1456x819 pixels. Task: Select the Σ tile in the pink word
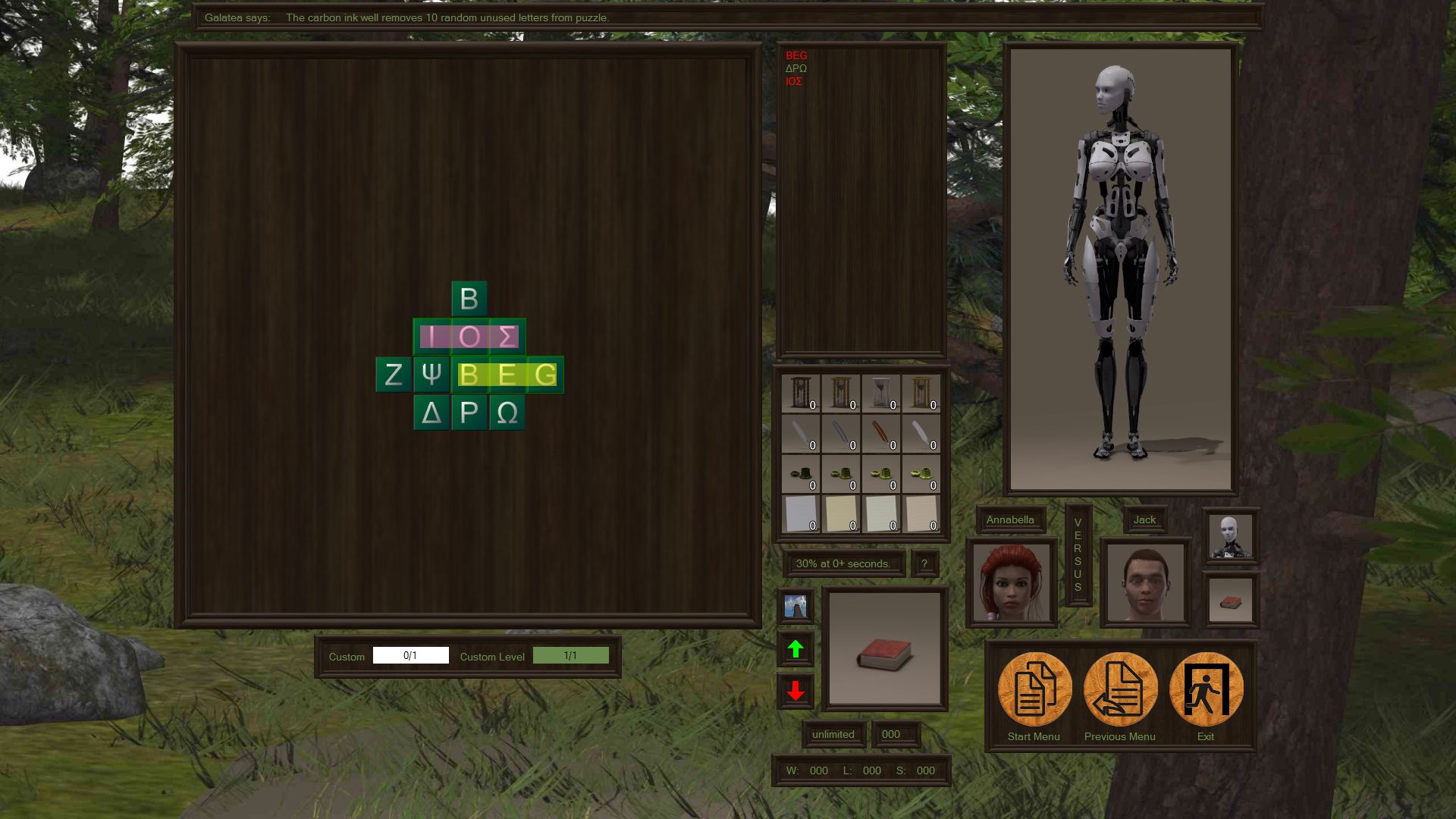point(507,337)
